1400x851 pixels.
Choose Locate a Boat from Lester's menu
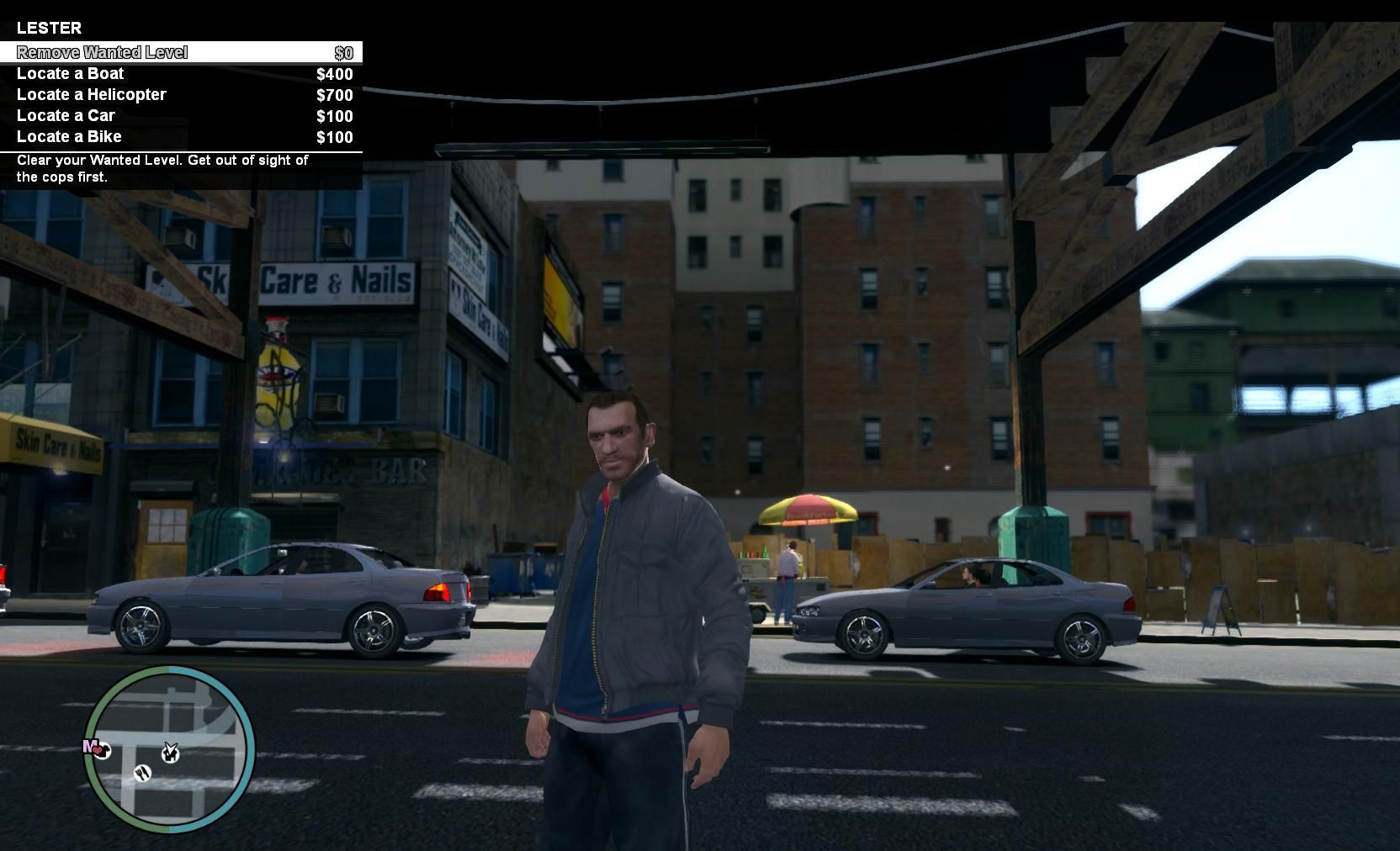[x=71, y=73]
